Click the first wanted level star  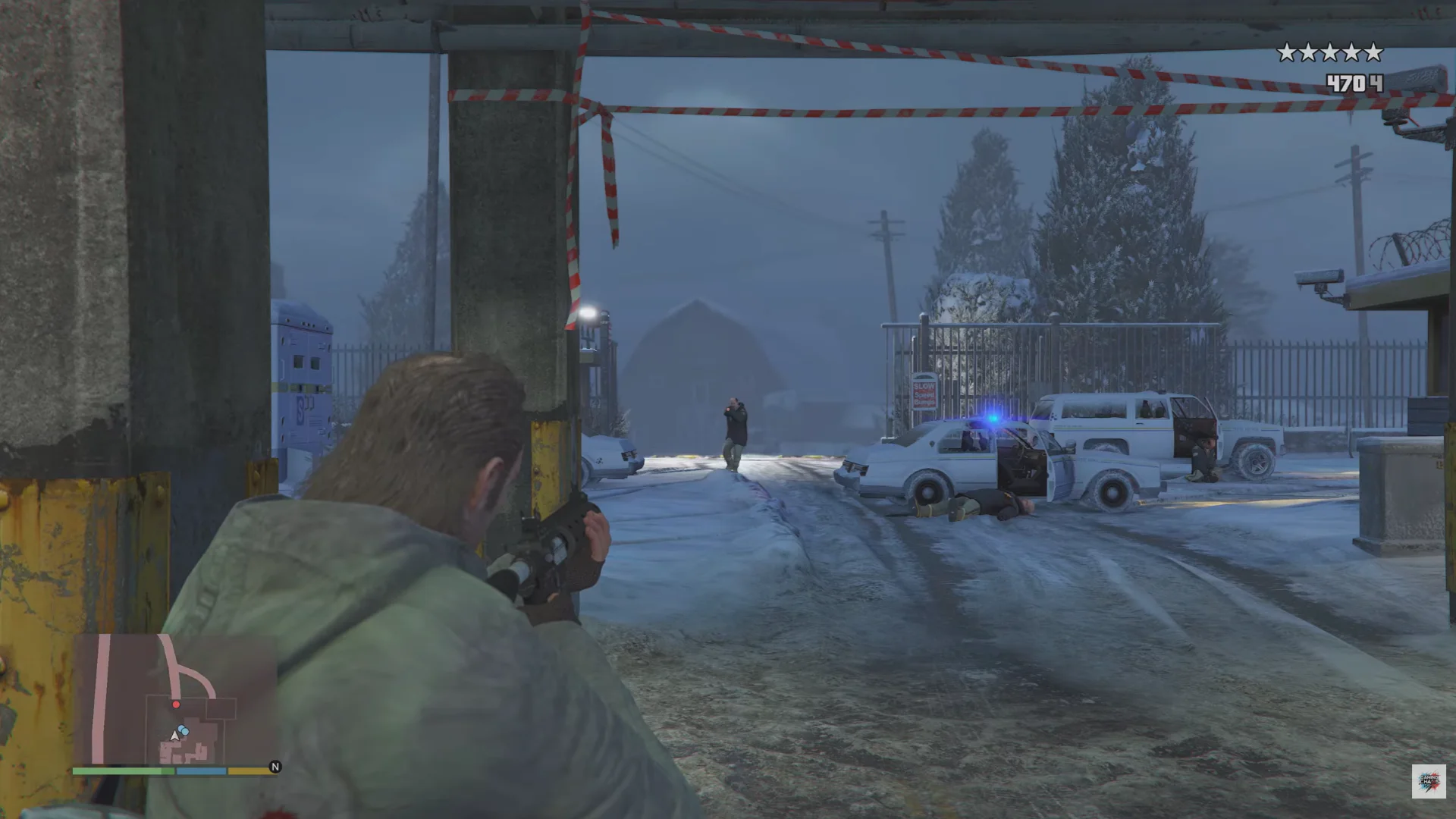[1287, 51]
